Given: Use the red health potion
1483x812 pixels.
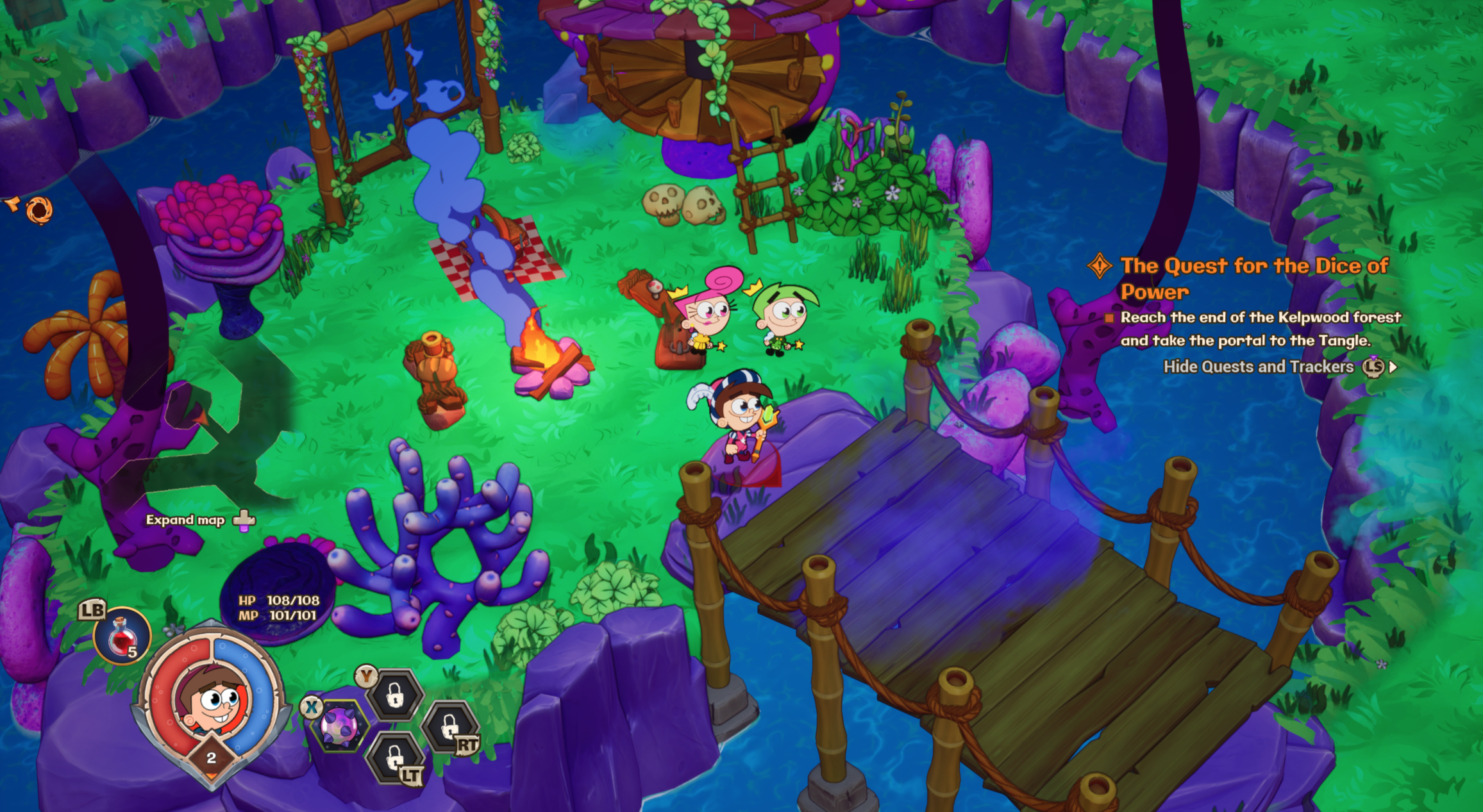Looking at the screenshot, I should (x=122, y=636).
